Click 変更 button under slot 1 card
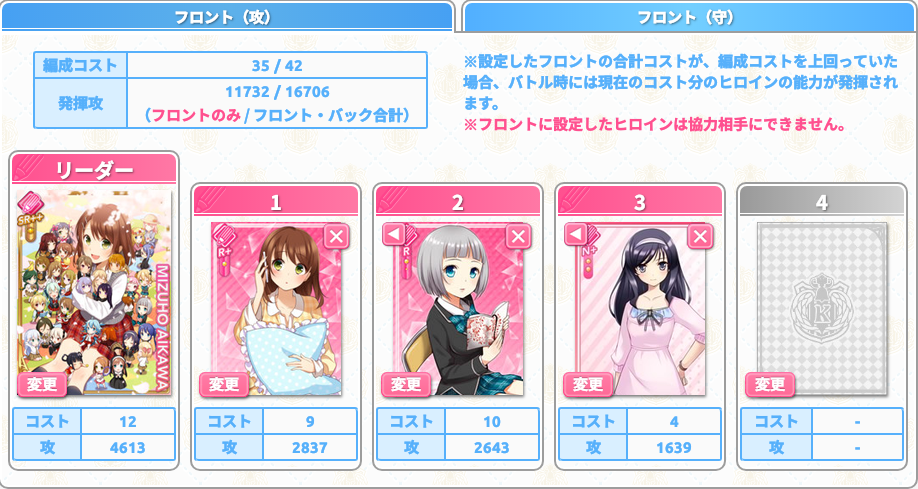 tap(224, 384)
